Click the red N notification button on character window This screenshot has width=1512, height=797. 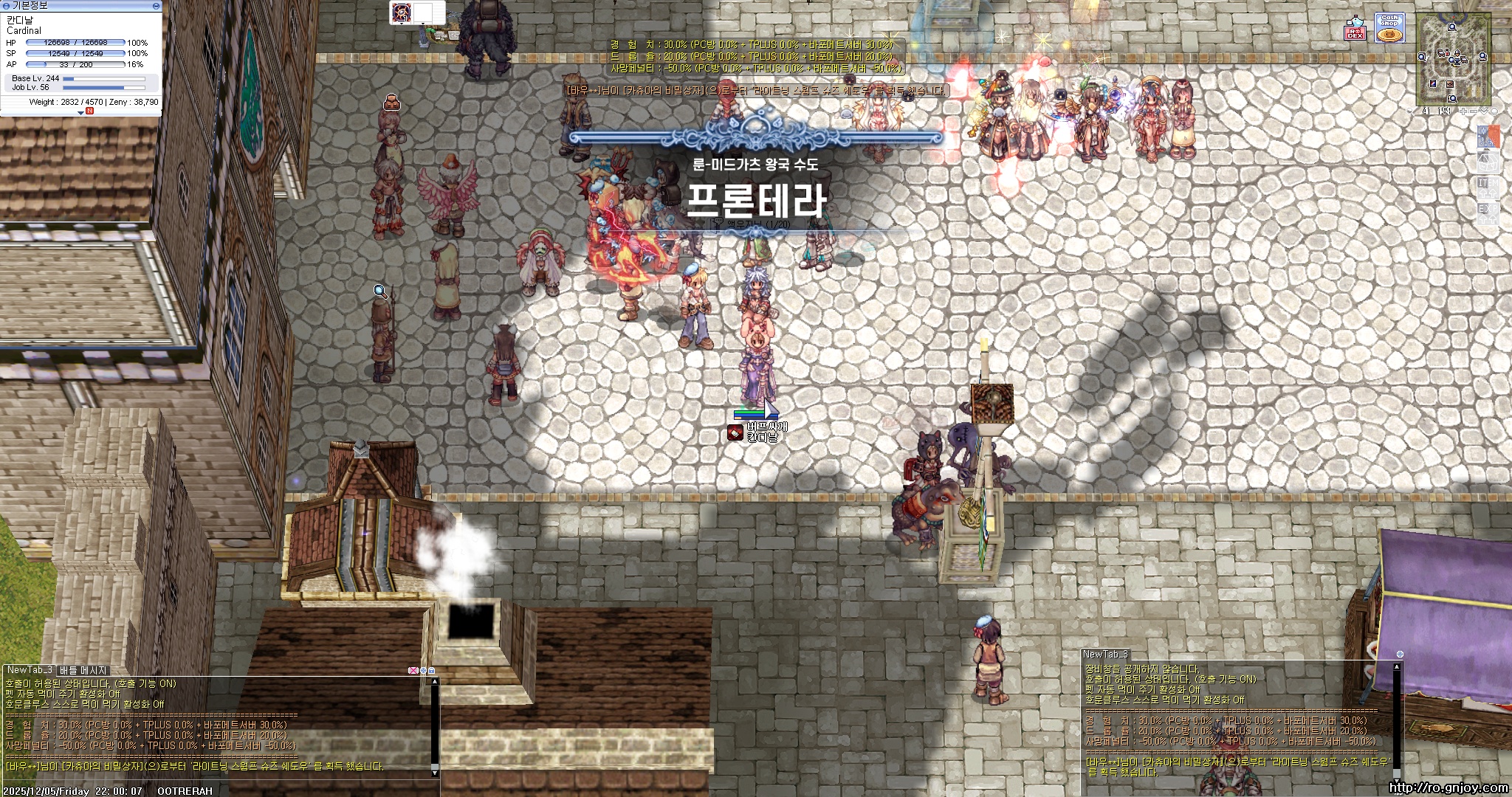click(x=89, y=111)
